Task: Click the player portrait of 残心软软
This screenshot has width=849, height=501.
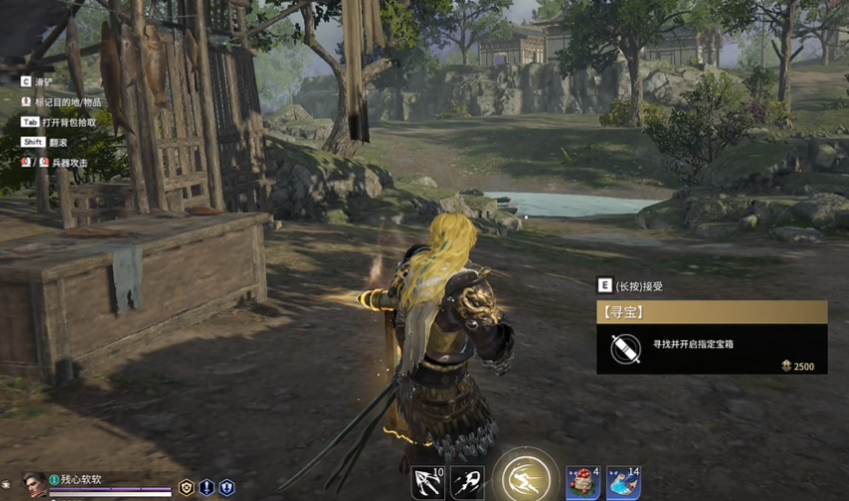Action: 34,485
